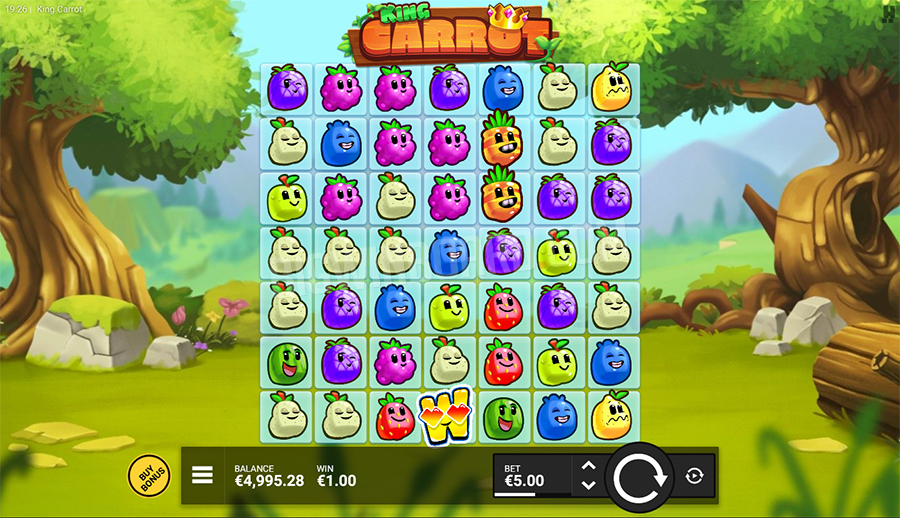Spin the reels with the circular arrow button
This screenshot has height=518, width=900.
tap(638, 476)
